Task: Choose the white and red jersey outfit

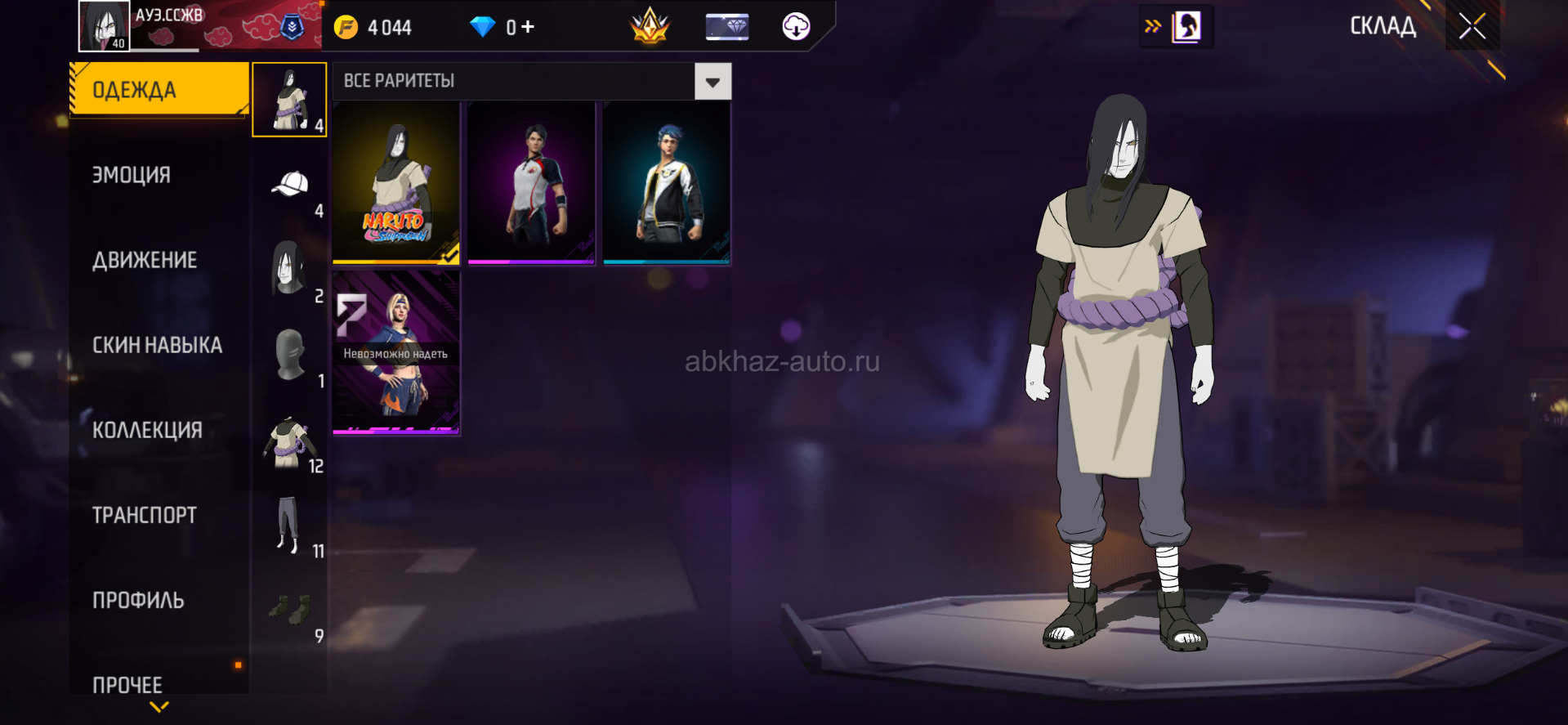Action: [x=531, y=183]
